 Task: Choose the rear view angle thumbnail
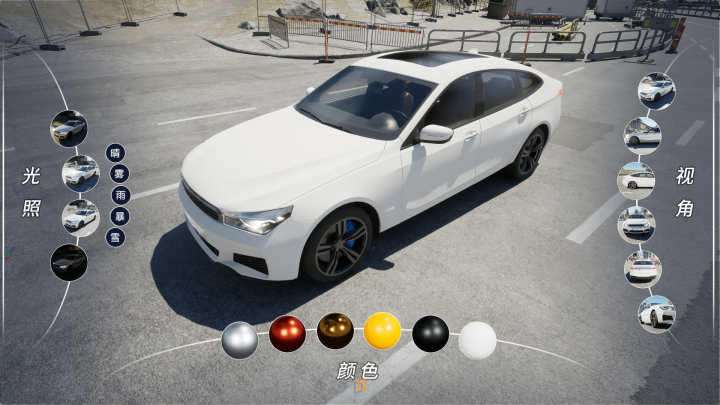click(x=643, y=268)
